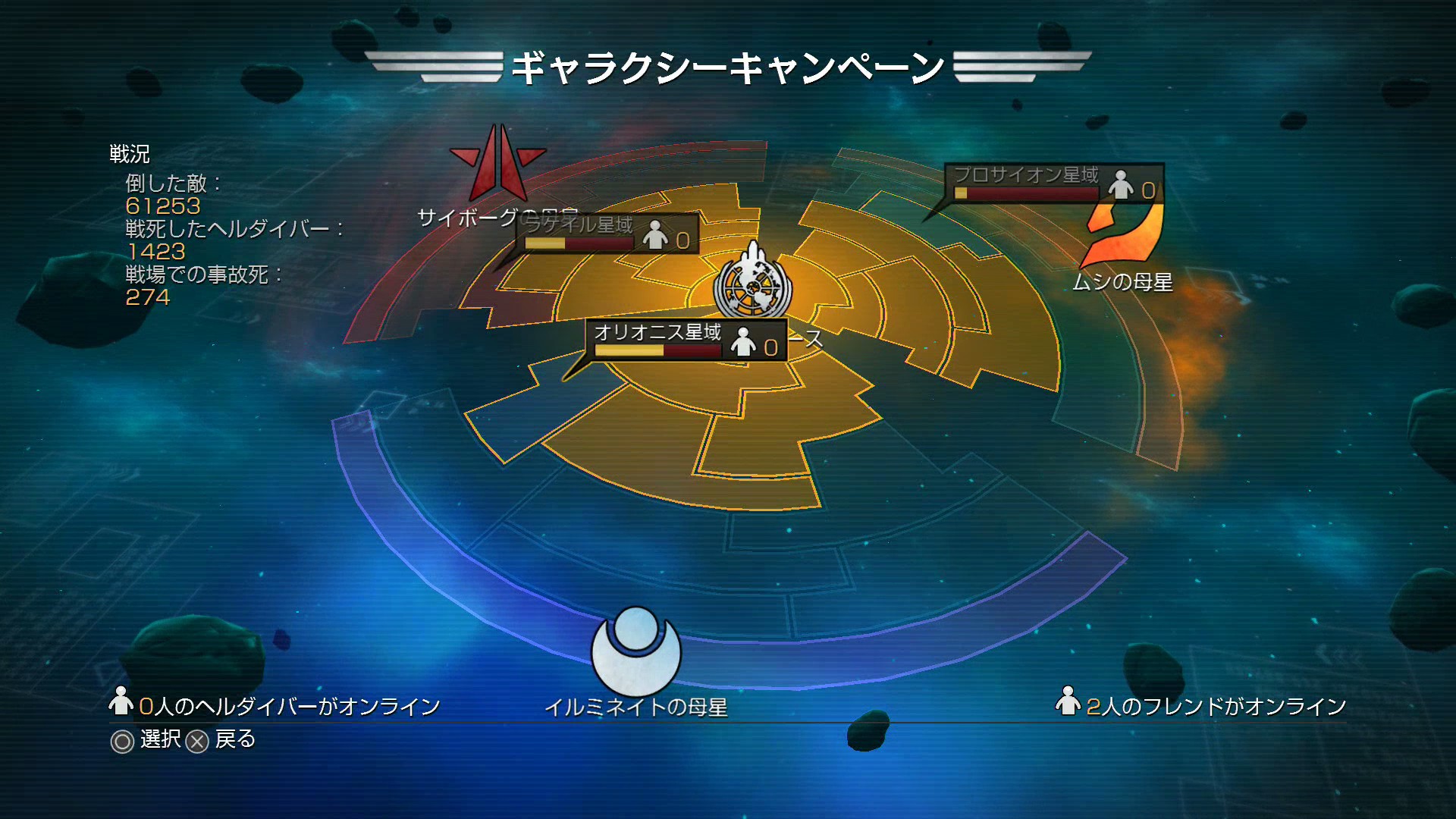Choose the Super Earth emblem at center

(x=752, y=284)
